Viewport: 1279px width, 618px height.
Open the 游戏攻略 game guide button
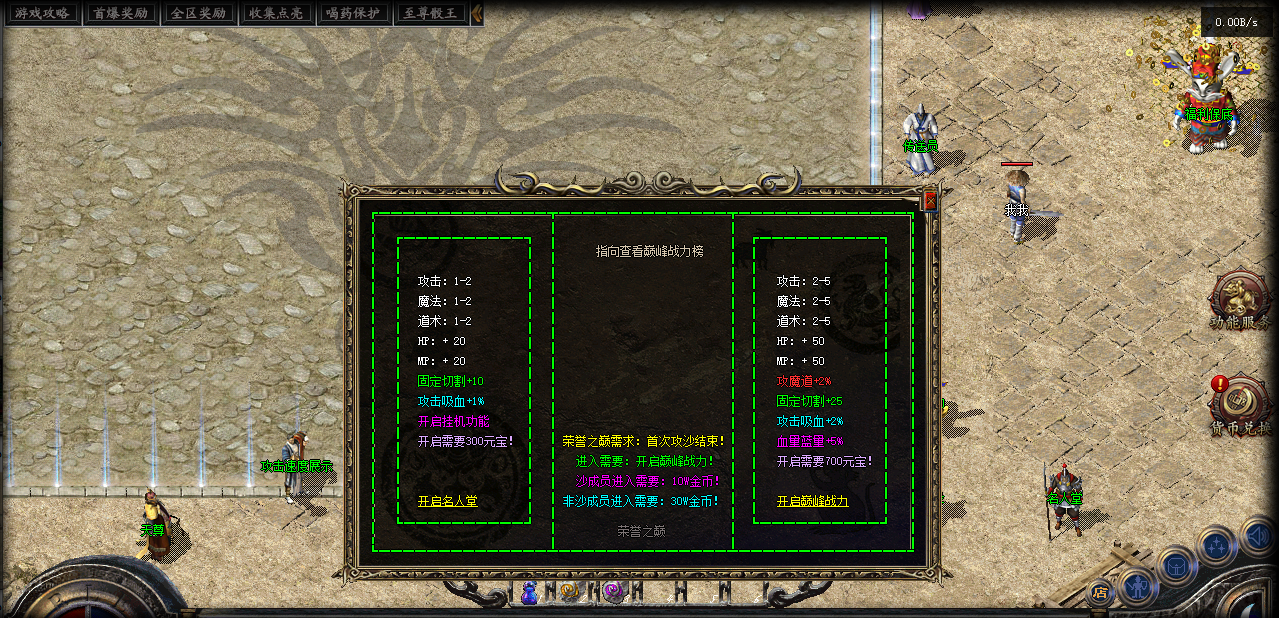pos(41,13)
